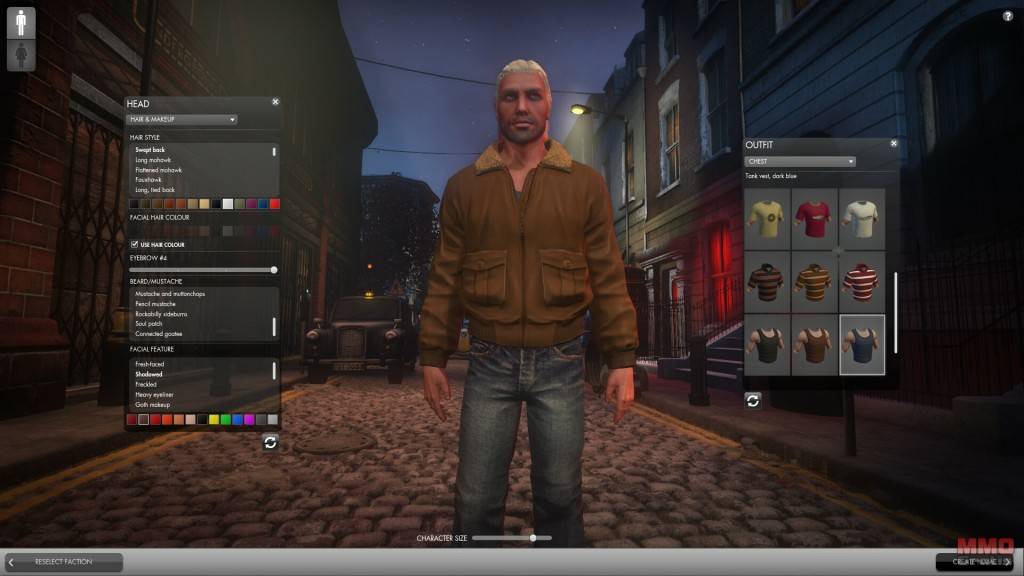Screen dimensions: 1024x576
Task: Toggle the Use Hair Colour checkbox
Action: (135, 245)
